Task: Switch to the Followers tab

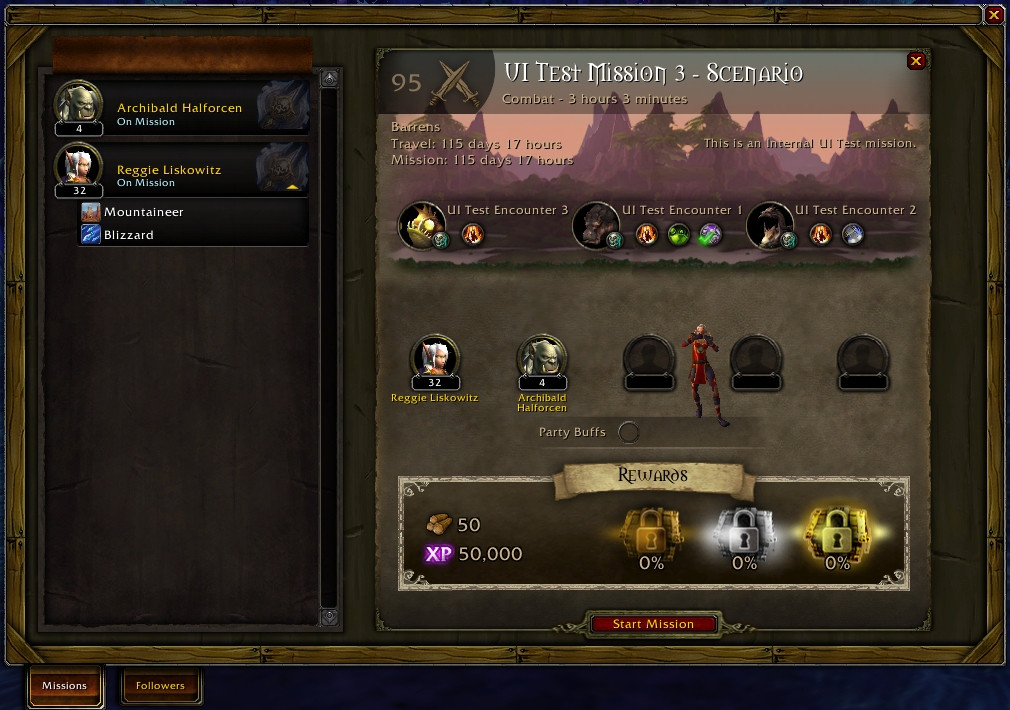Action: (160, 686)
